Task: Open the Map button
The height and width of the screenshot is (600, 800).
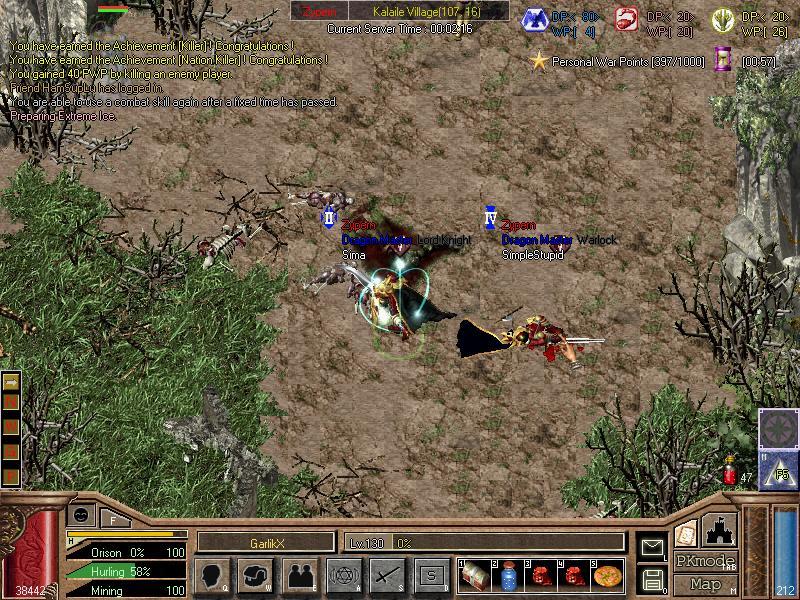Action: tap(705, 583)
